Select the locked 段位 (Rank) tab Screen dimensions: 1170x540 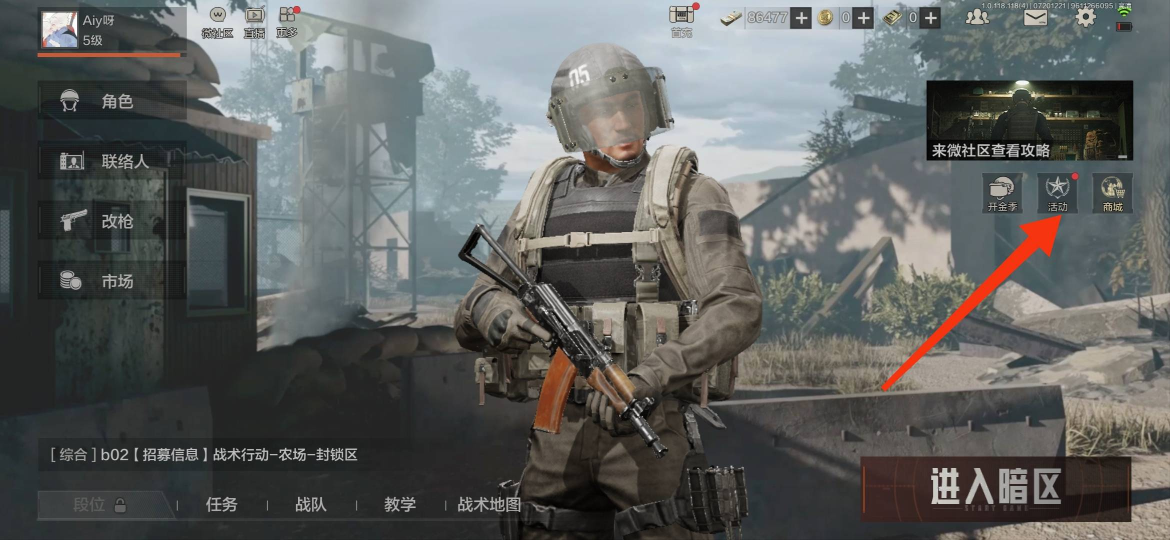pos(100,505)
